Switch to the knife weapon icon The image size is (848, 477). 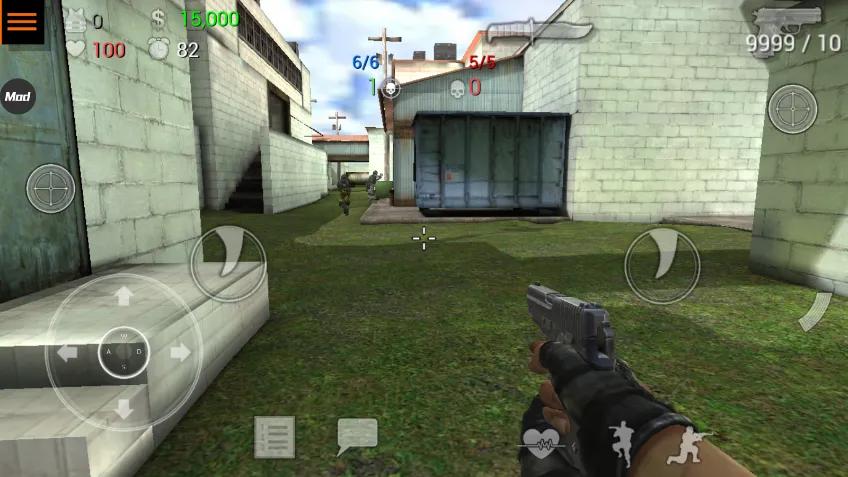(537, 32)
